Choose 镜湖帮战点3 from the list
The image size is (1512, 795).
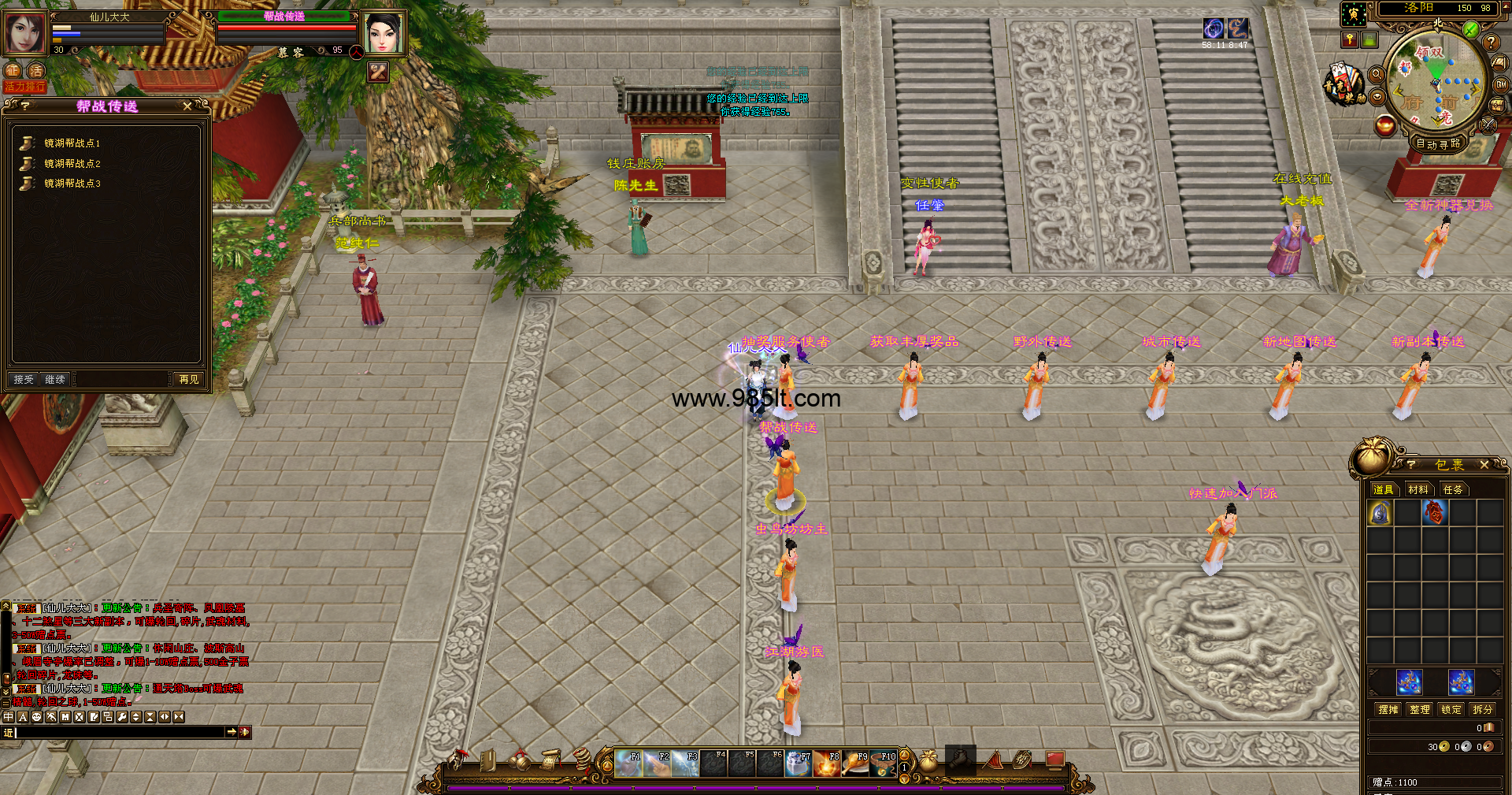72,184
